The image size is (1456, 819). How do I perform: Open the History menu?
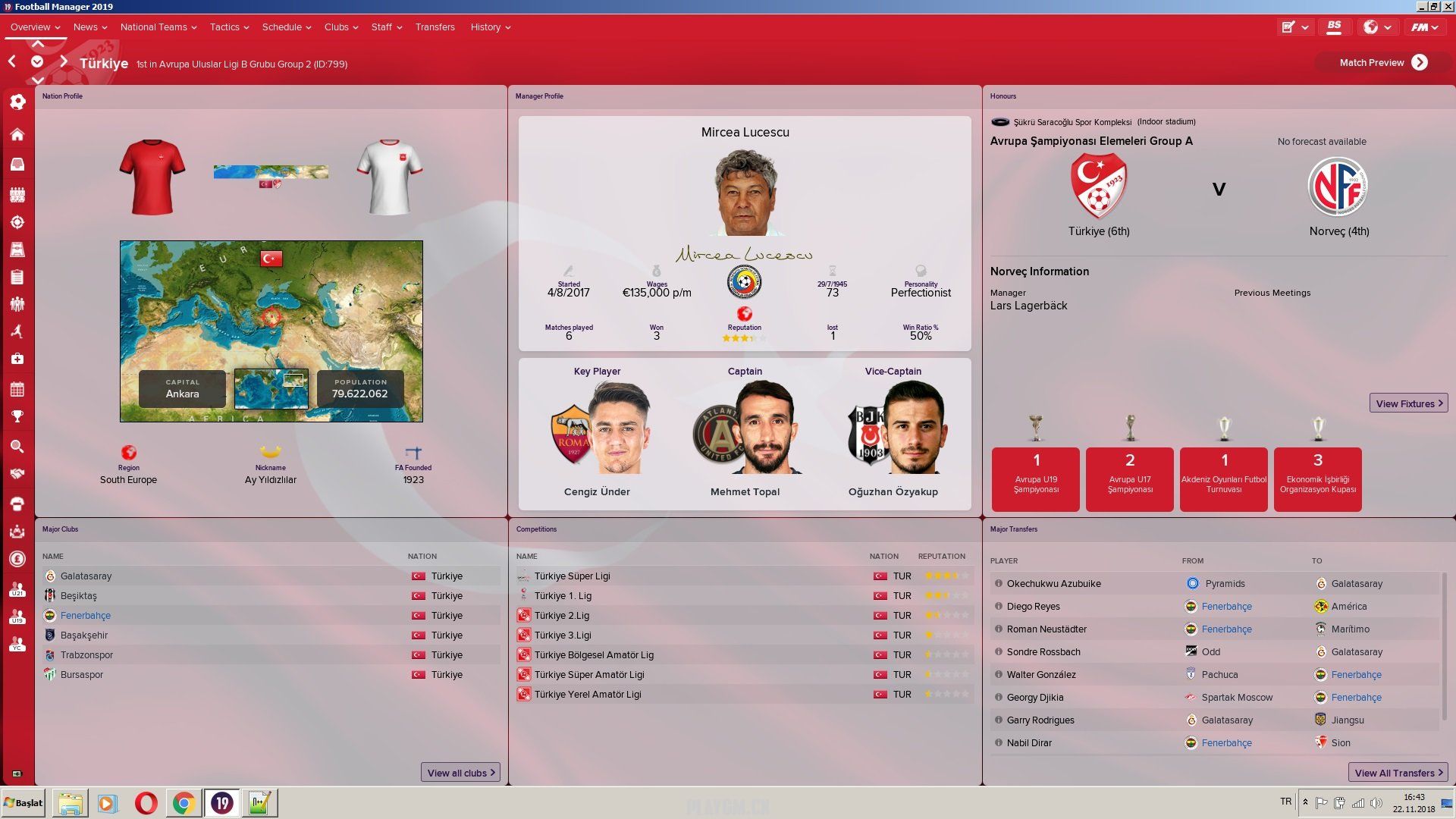pos(490,27)
